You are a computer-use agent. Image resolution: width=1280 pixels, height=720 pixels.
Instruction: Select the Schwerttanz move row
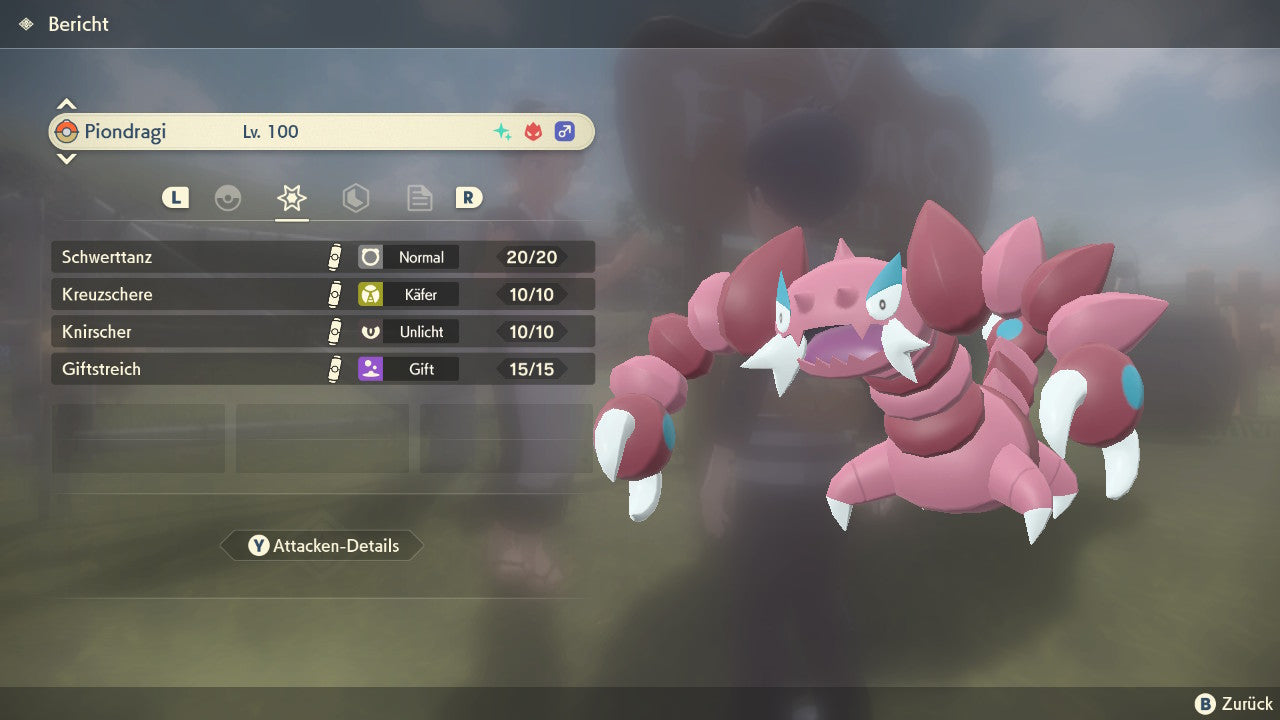[322, 257]
